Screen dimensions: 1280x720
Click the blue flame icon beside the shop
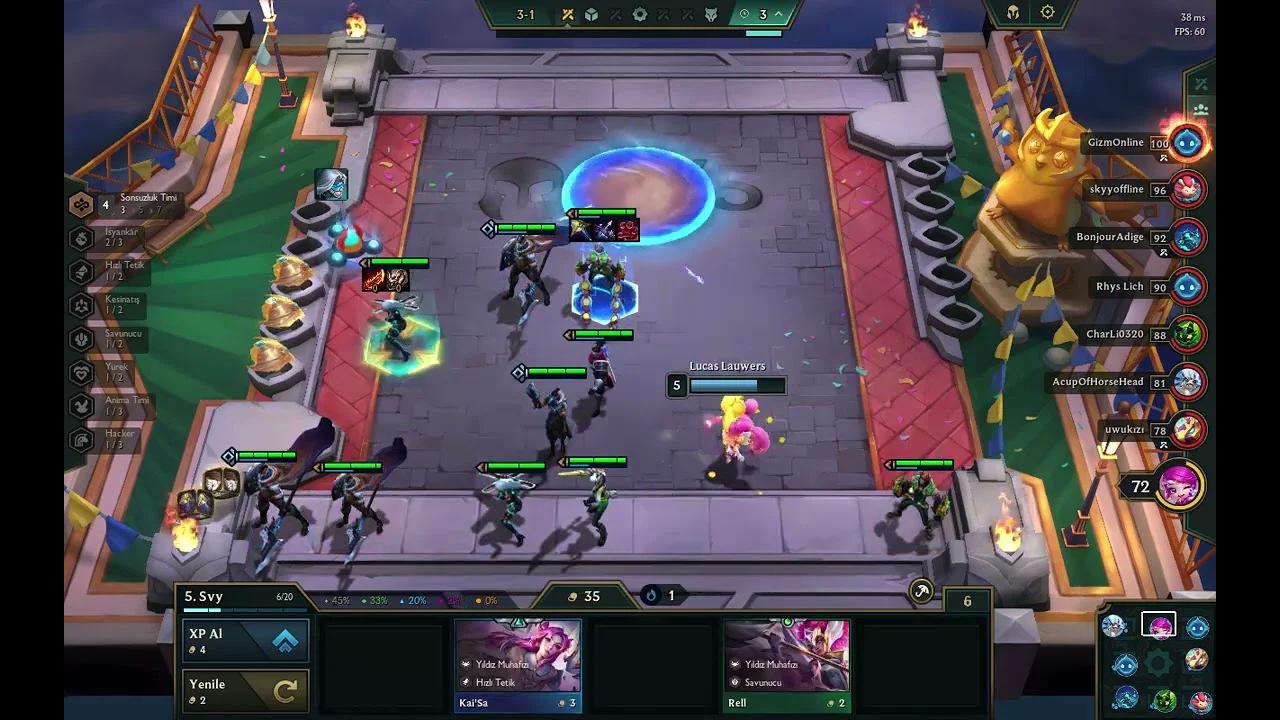tap(651, 595)
